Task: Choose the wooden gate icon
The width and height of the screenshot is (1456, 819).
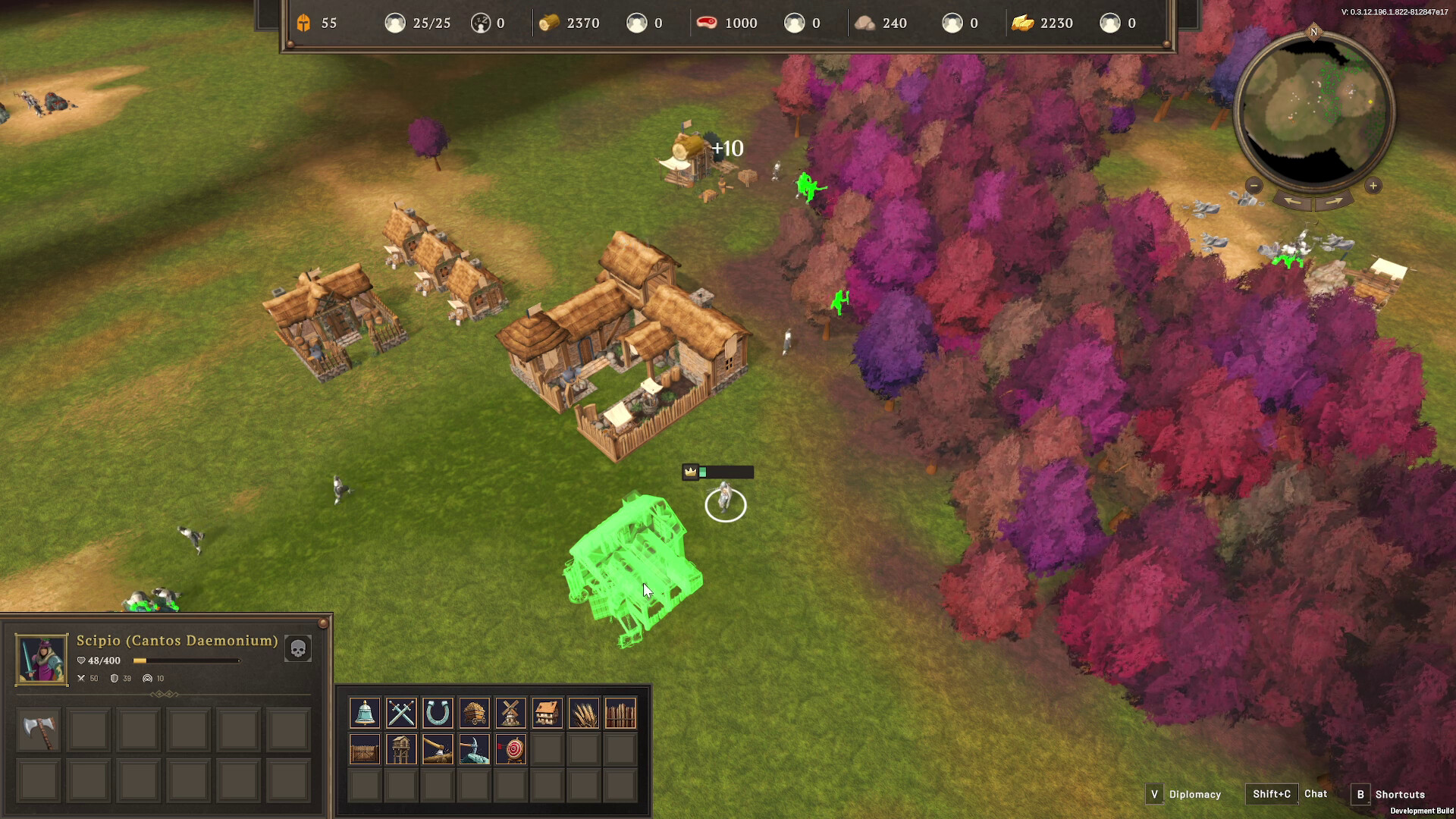Action: [365, 749]
